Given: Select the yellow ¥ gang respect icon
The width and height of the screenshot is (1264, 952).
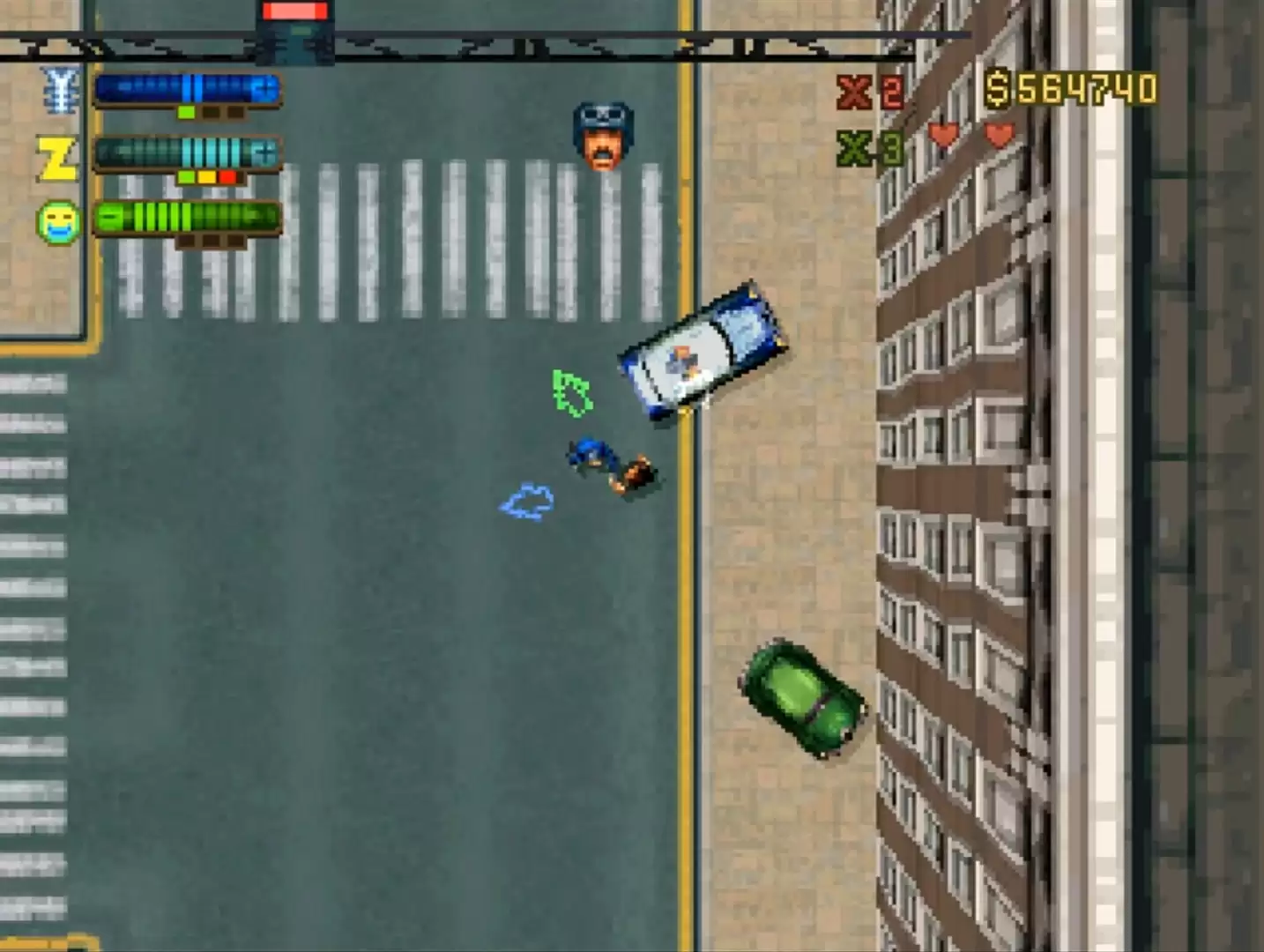Looking at the screenshot, I should click(59, 88).
